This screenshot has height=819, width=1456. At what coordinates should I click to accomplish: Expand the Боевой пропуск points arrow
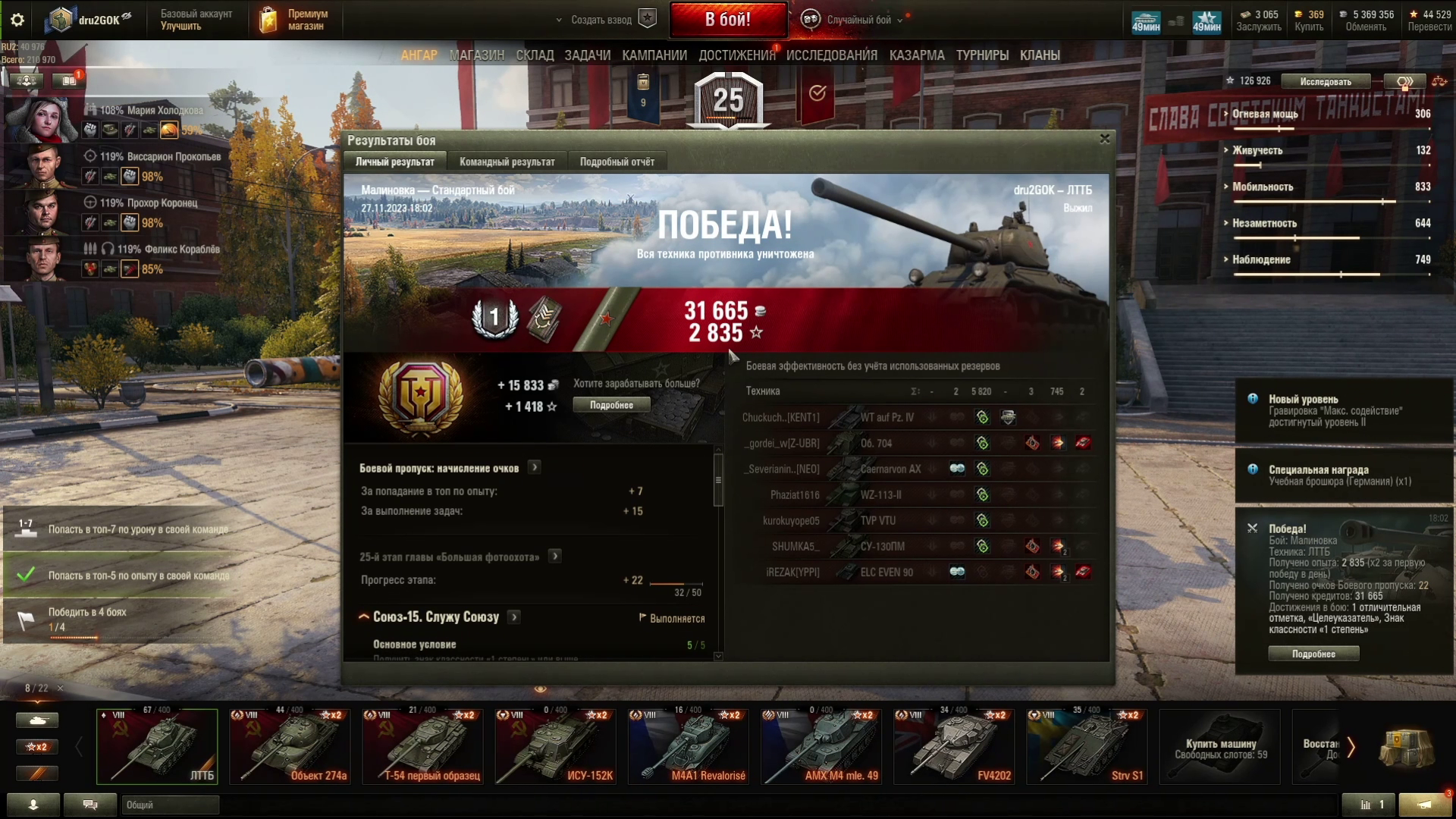535,468
